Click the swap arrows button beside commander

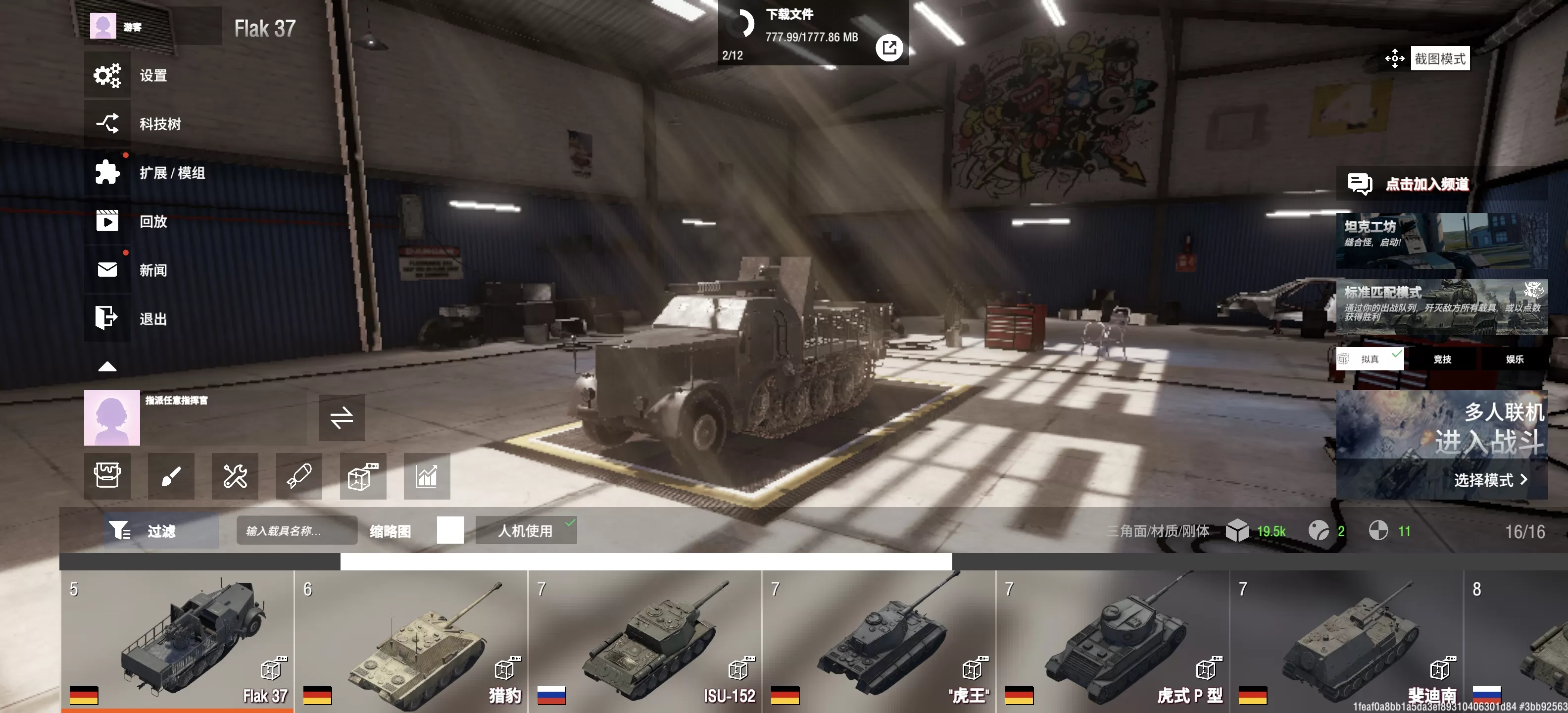tap(342, 418)
